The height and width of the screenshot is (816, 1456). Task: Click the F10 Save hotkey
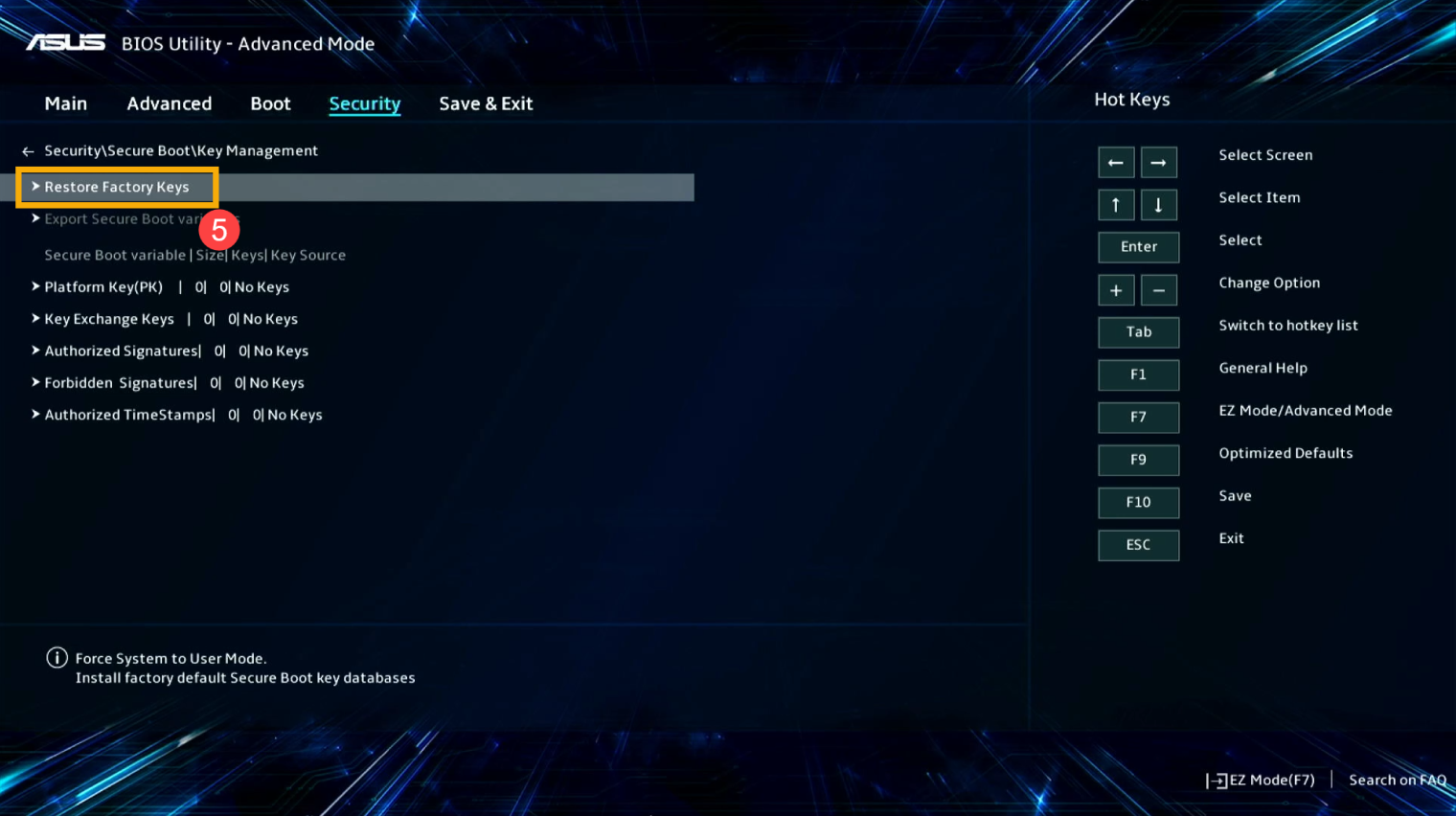[x=1138, y=502]
